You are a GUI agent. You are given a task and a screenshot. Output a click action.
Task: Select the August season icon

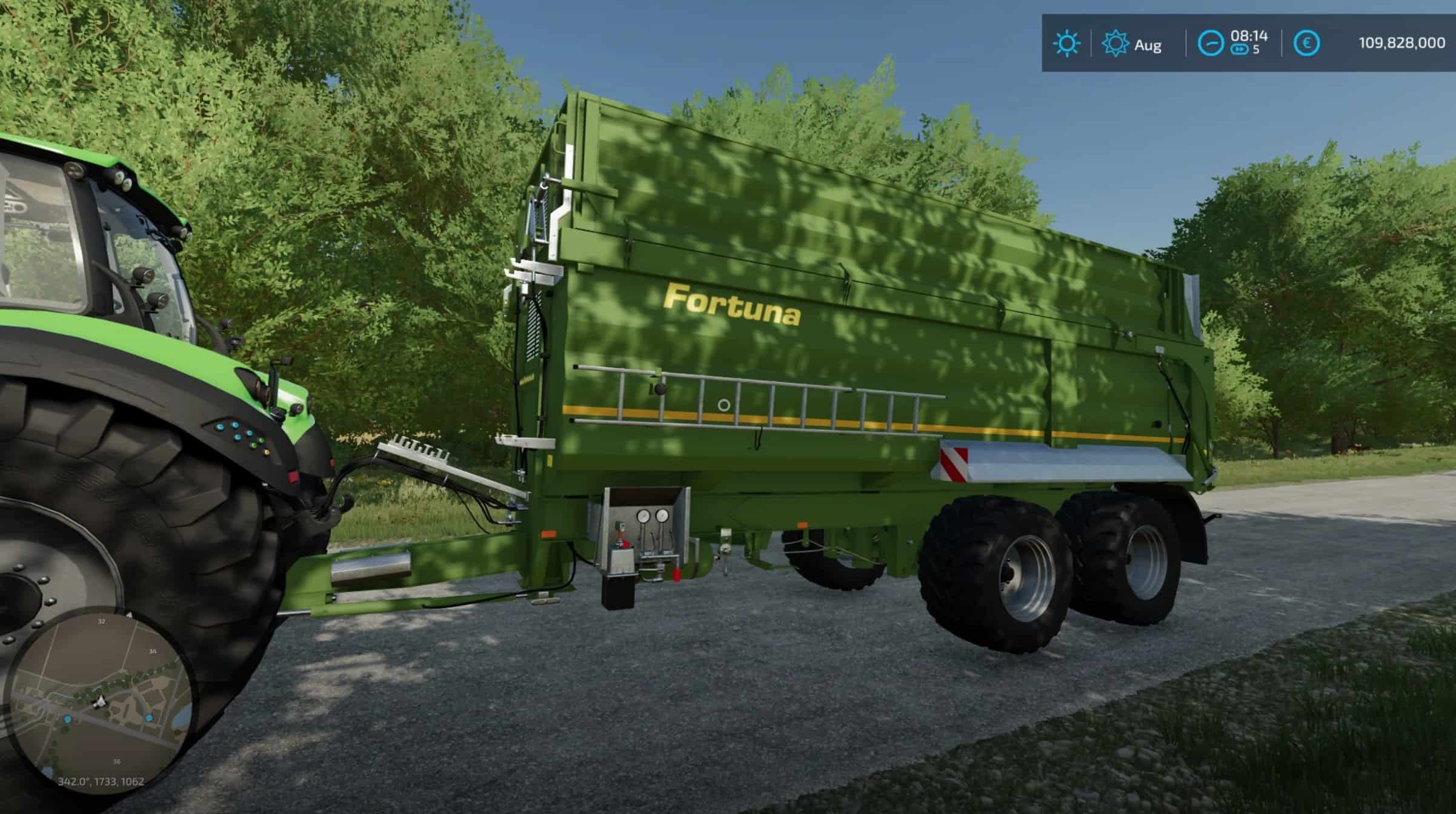(1115, 44)
